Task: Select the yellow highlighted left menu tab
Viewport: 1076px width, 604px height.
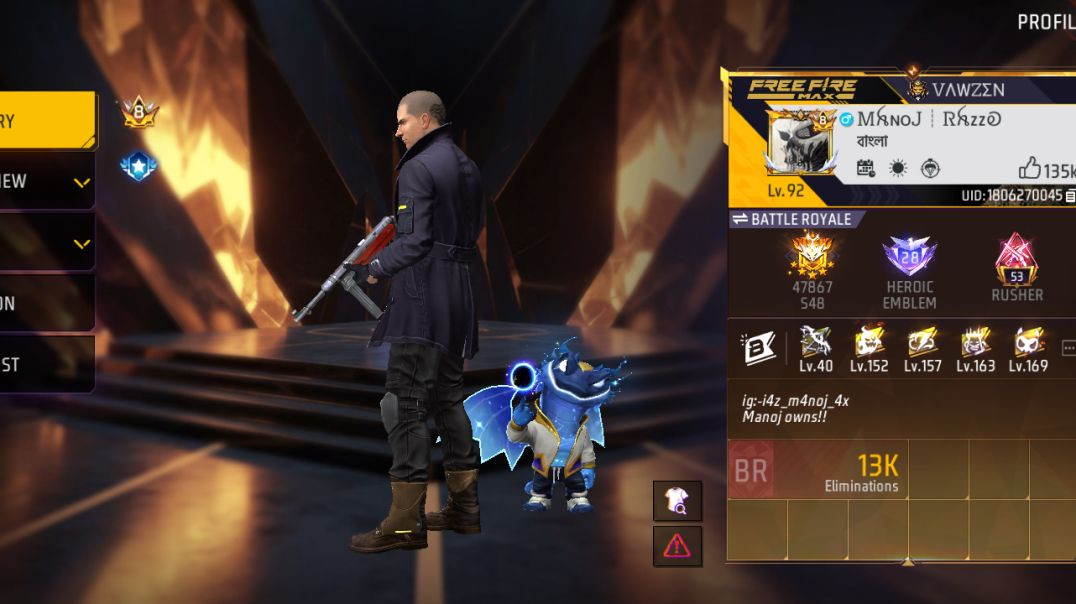Action: (x=47, y=121)
